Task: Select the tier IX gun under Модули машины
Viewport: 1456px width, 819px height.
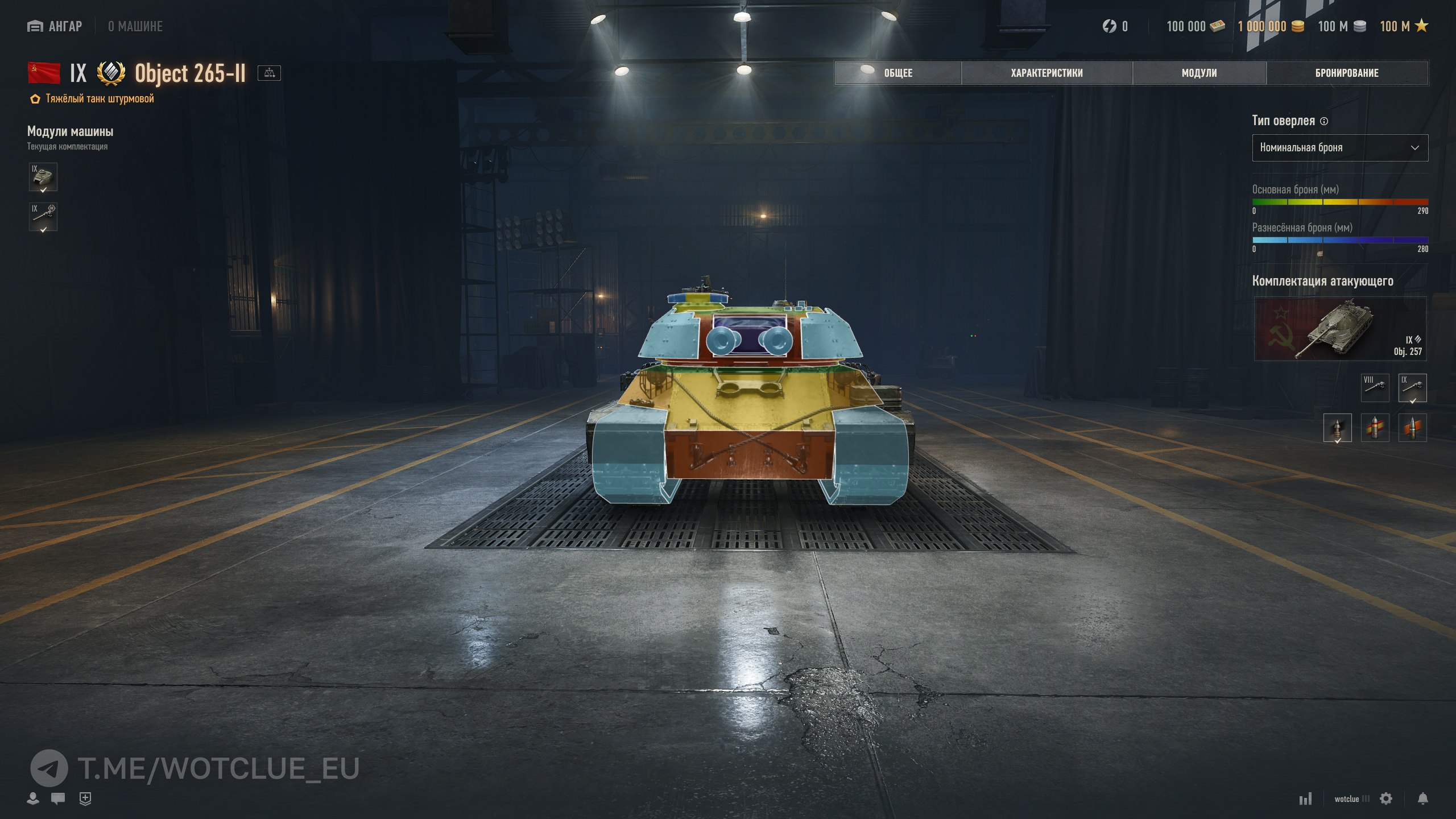Action: [x=43, y=217]
